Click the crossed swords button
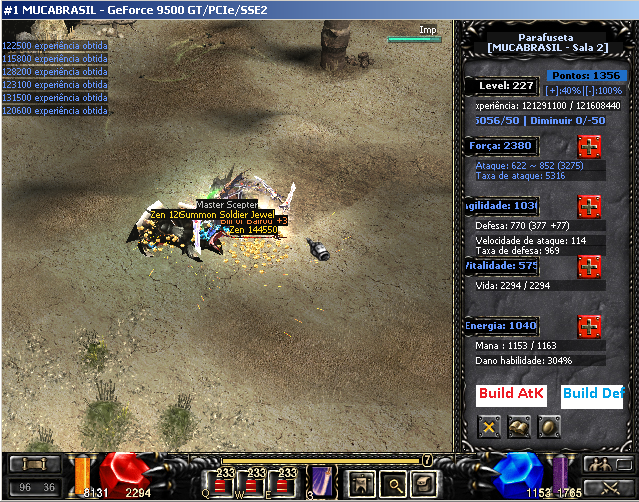The height and width of the screenshot is (502, 639). 600,489
